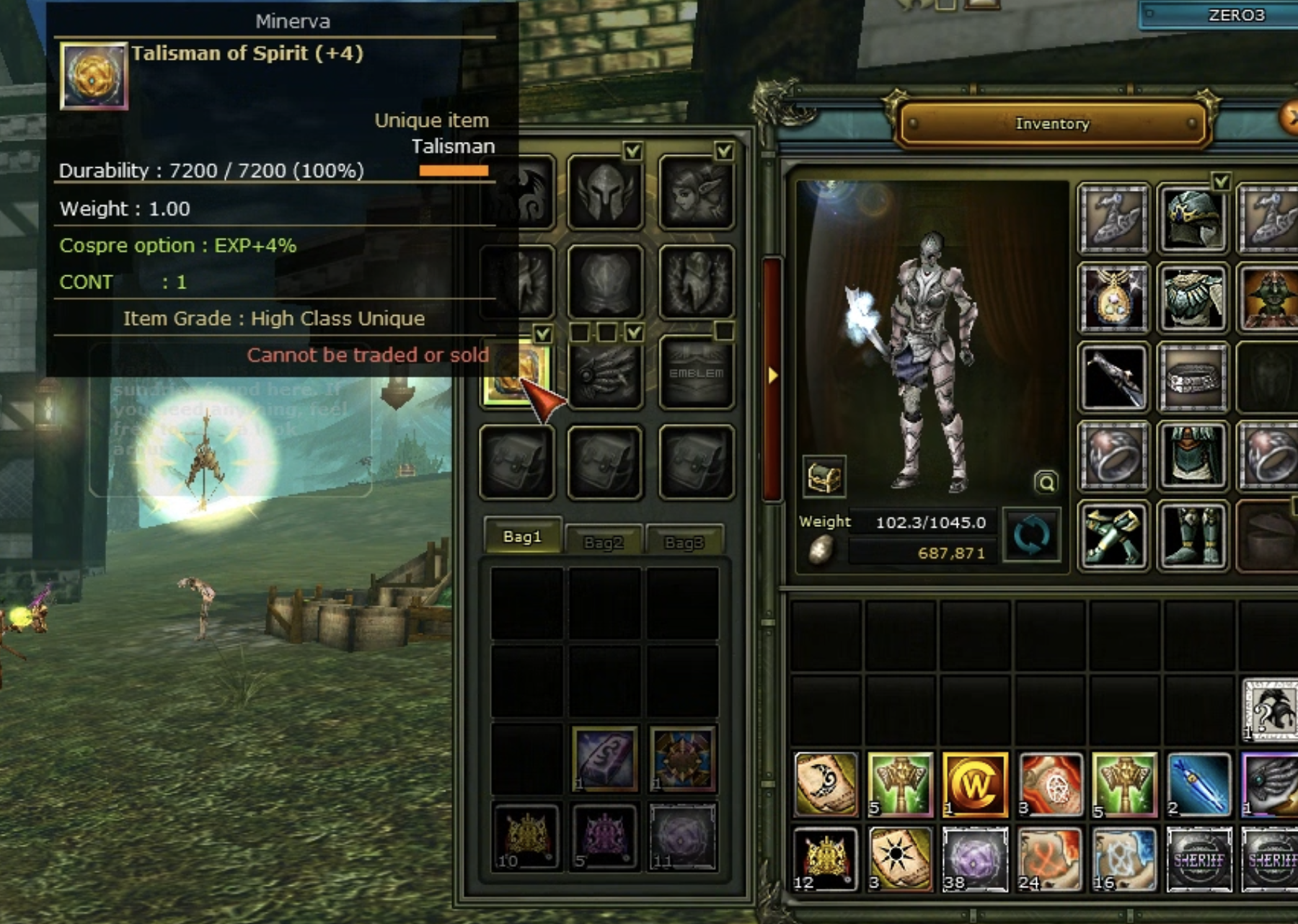Click the blue circular arrows refresh button
This screenshot has height=924, width=1298.
pyautogui.click(x=1032, y=536)
